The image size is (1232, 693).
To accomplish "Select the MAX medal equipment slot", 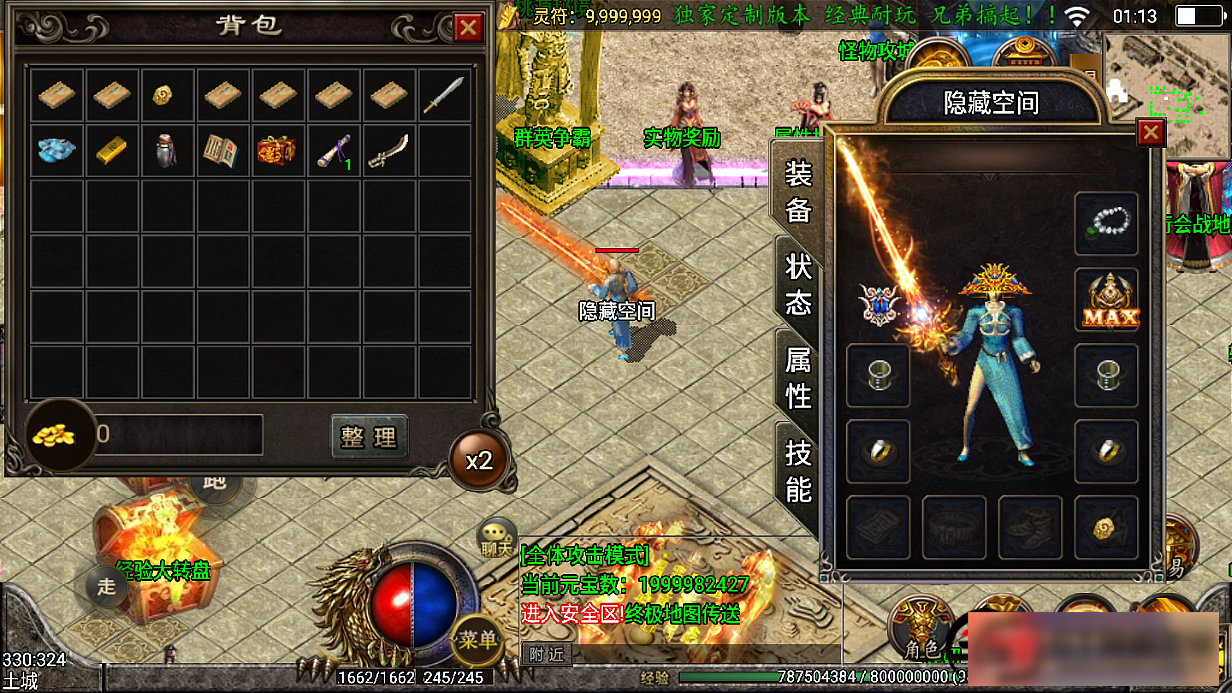I will click(x=1107, y=301).
